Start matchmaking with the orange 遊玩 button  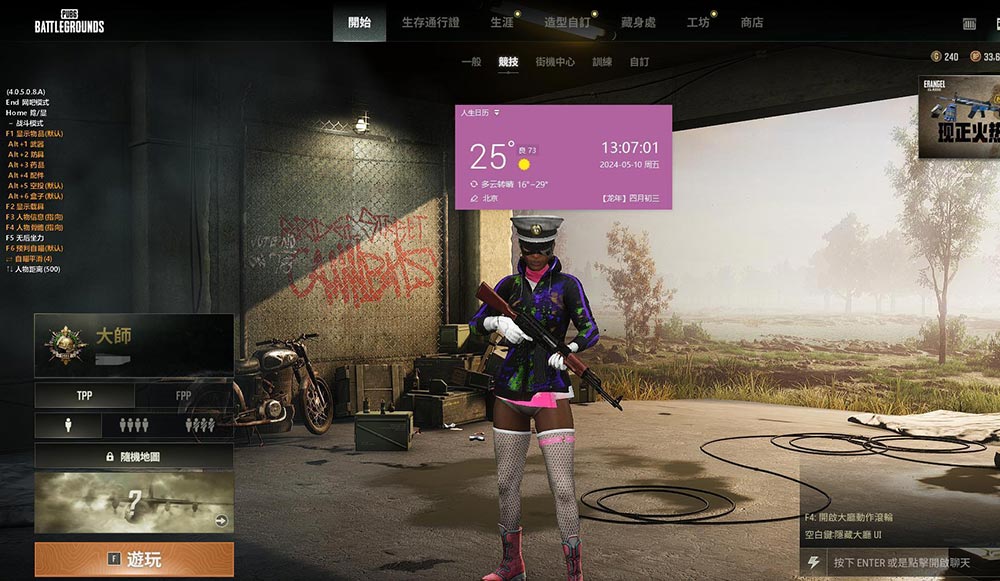coord(134,559)
